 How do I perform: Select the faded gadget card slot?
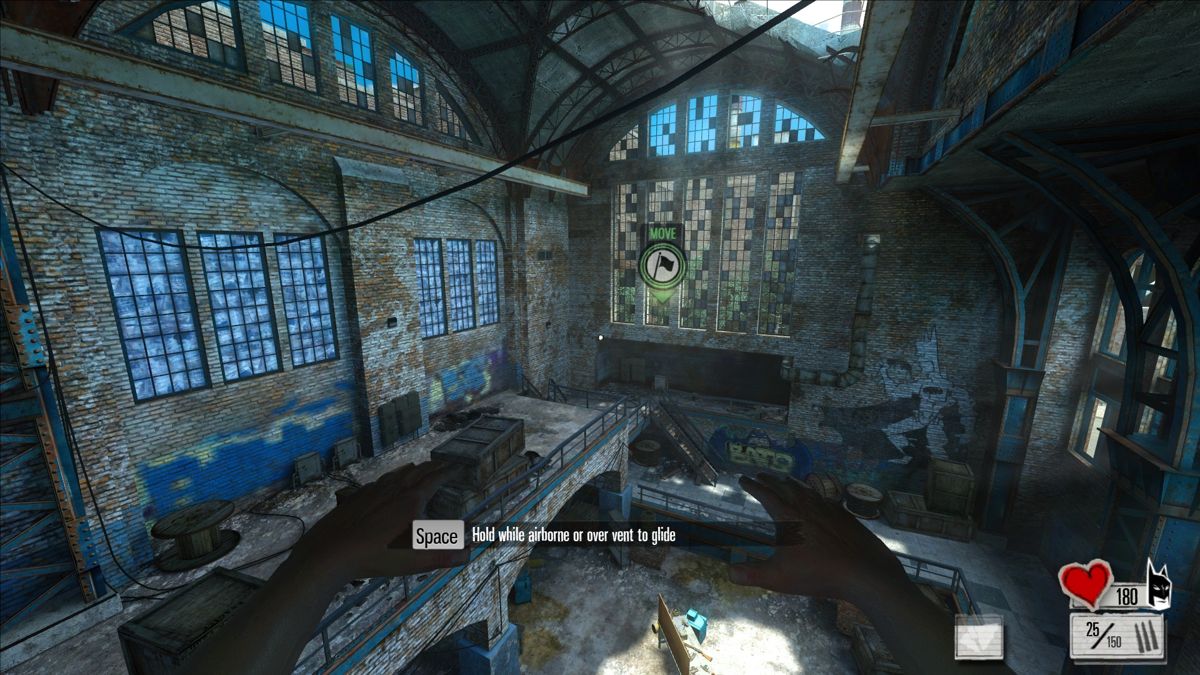click(979, 637)
